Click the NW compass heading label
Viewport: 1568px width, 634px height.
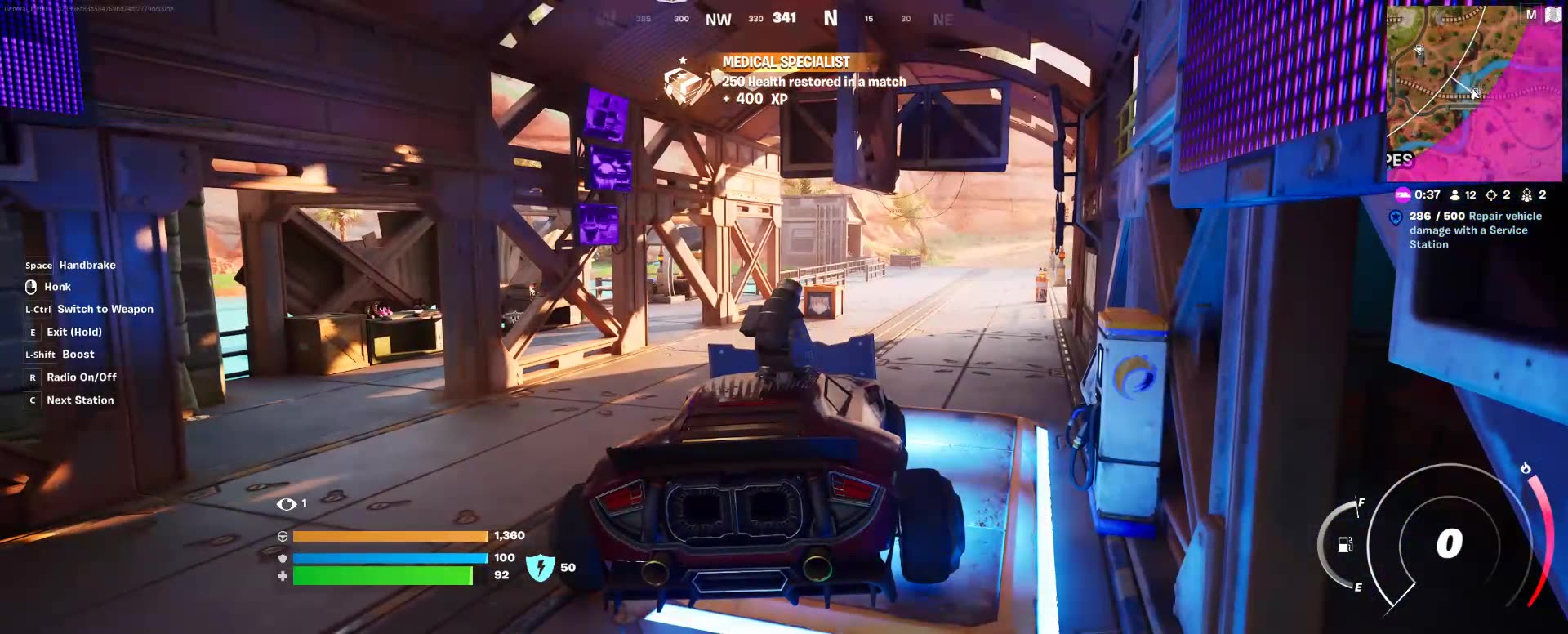[717, 19]
